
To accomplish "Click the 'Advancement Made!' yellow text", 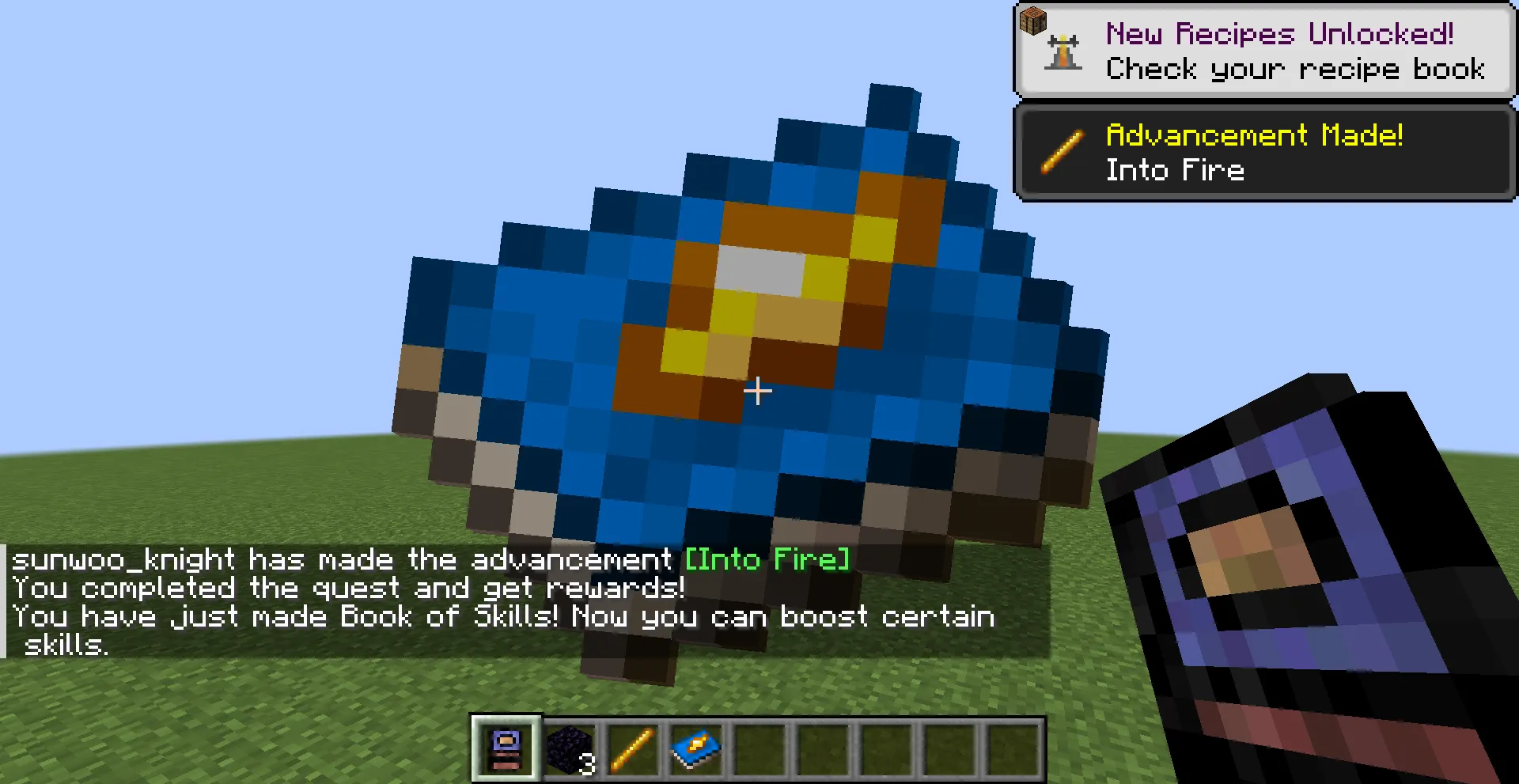I will (1255, 134).
